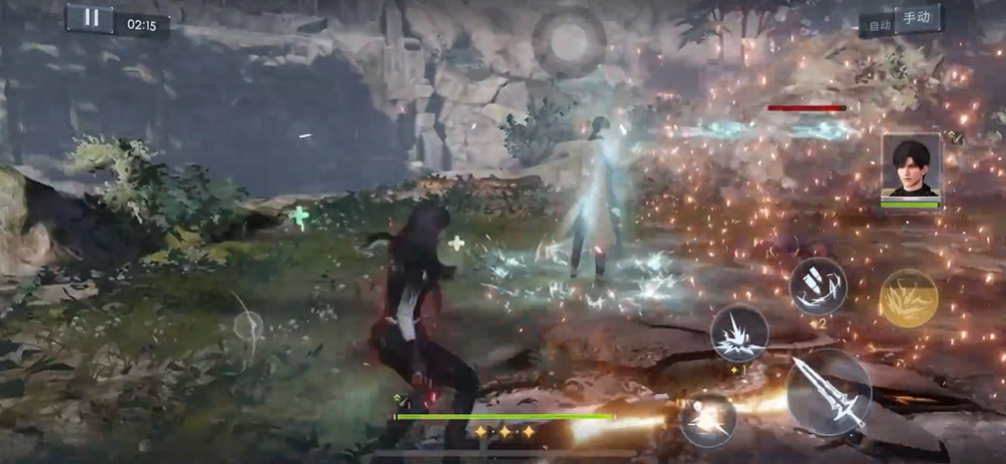Touch the virtual movement joystick
1006x464 pixels.
248,325
